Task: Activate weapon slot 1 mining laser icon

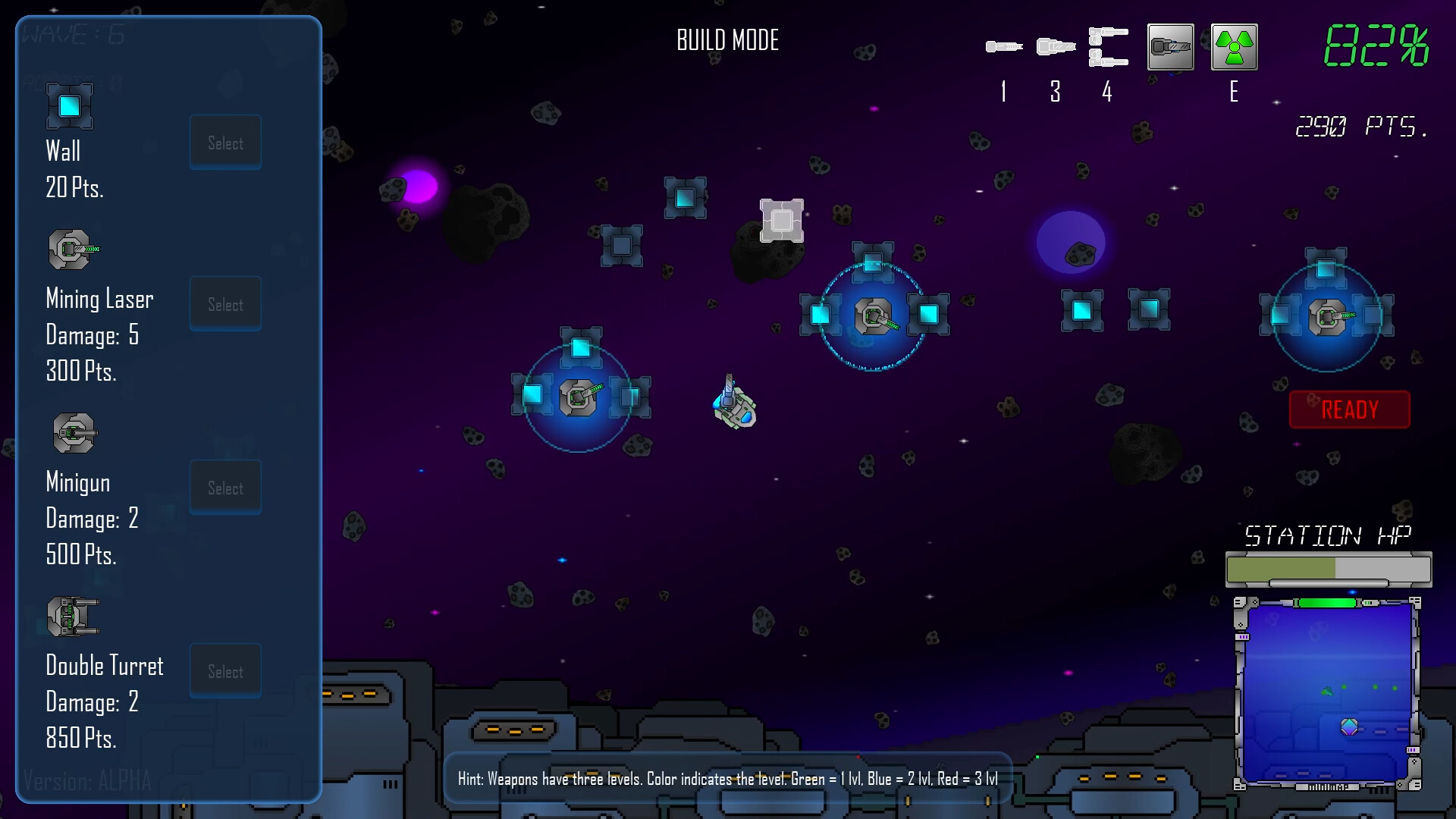Action: tap(1003, 45)
